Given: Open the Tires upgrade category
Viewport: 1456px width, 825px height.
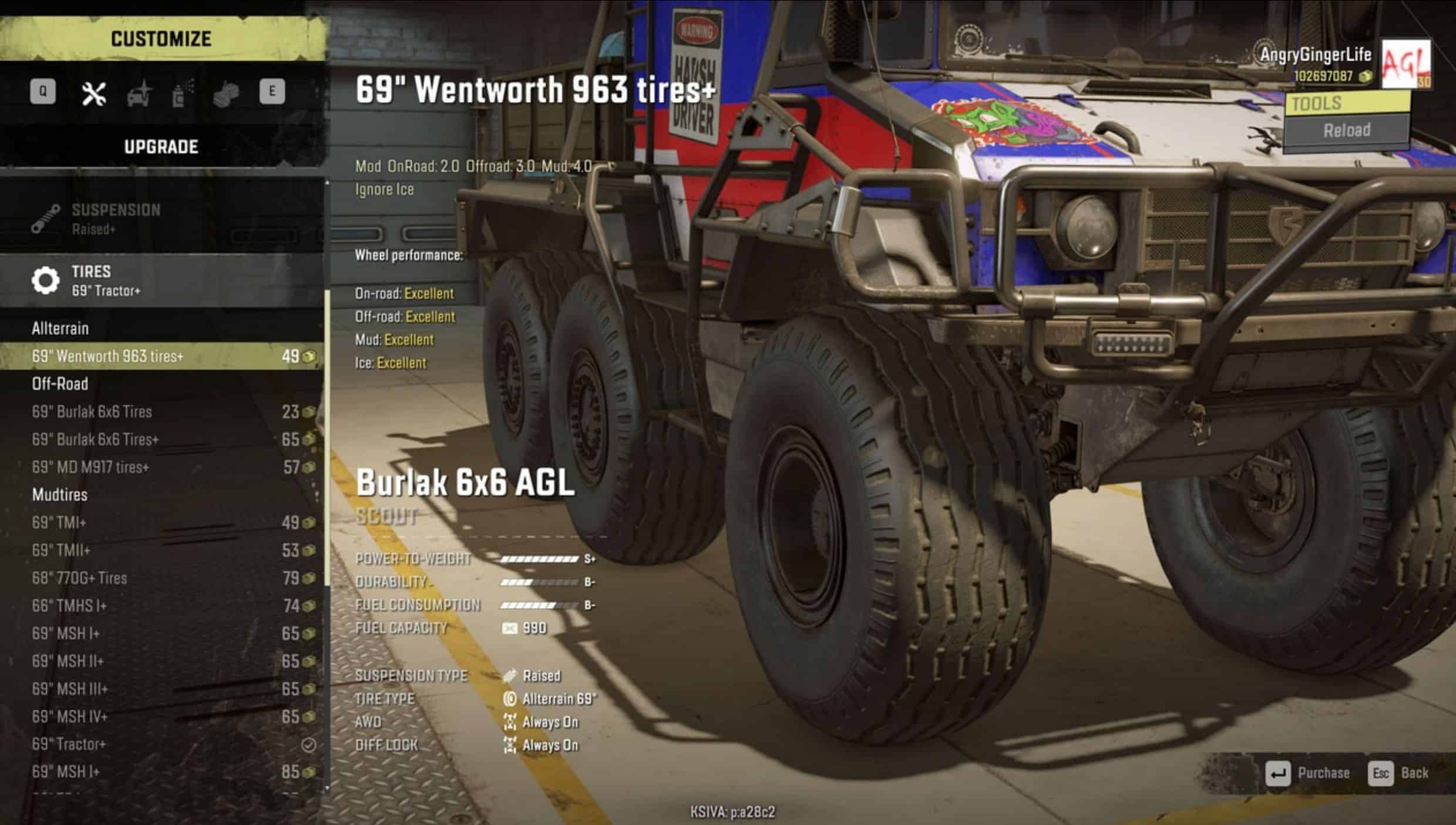Looking at the screenshot, I should (x=162, y=280).
